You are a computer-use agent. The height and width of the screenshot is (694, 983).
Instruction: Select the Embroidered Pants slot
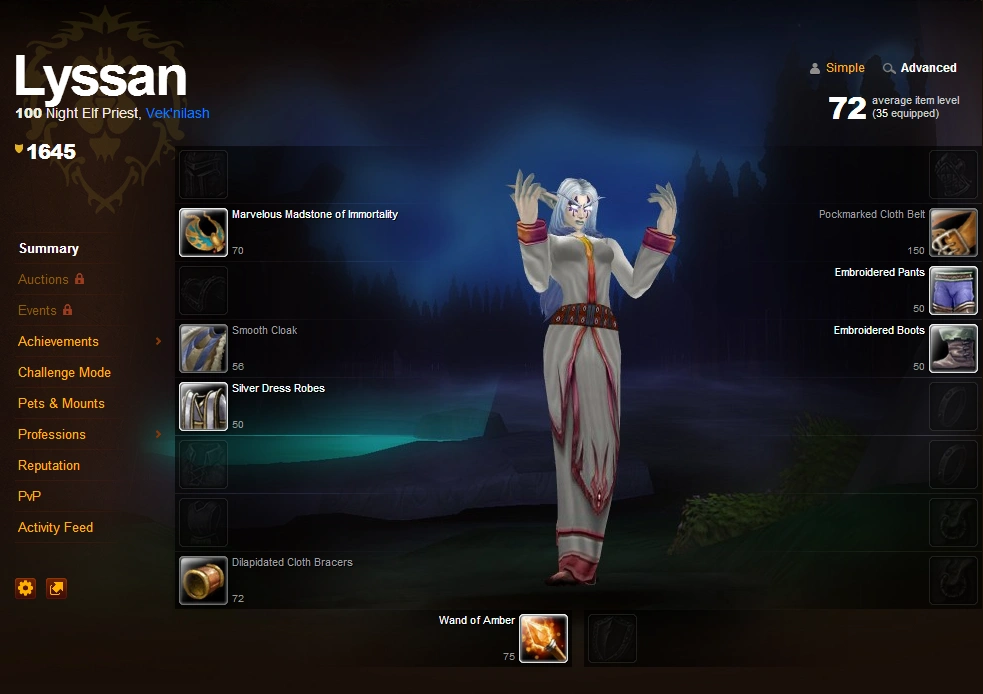953,291
